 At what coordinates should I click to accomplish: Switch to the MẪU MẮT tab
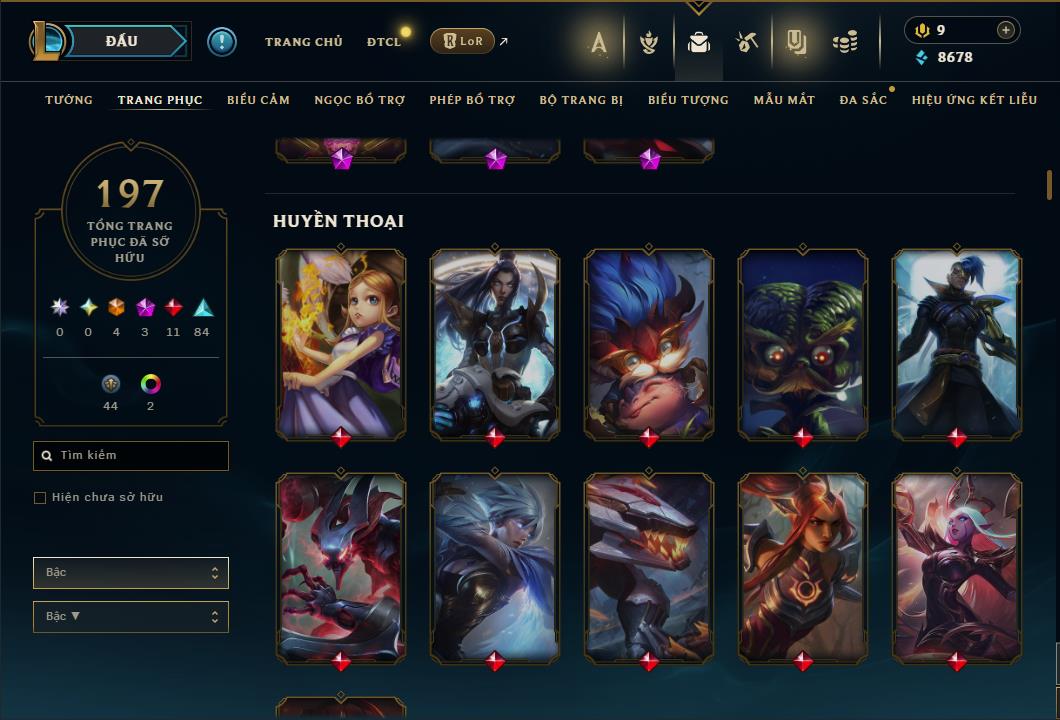point(784,100)
